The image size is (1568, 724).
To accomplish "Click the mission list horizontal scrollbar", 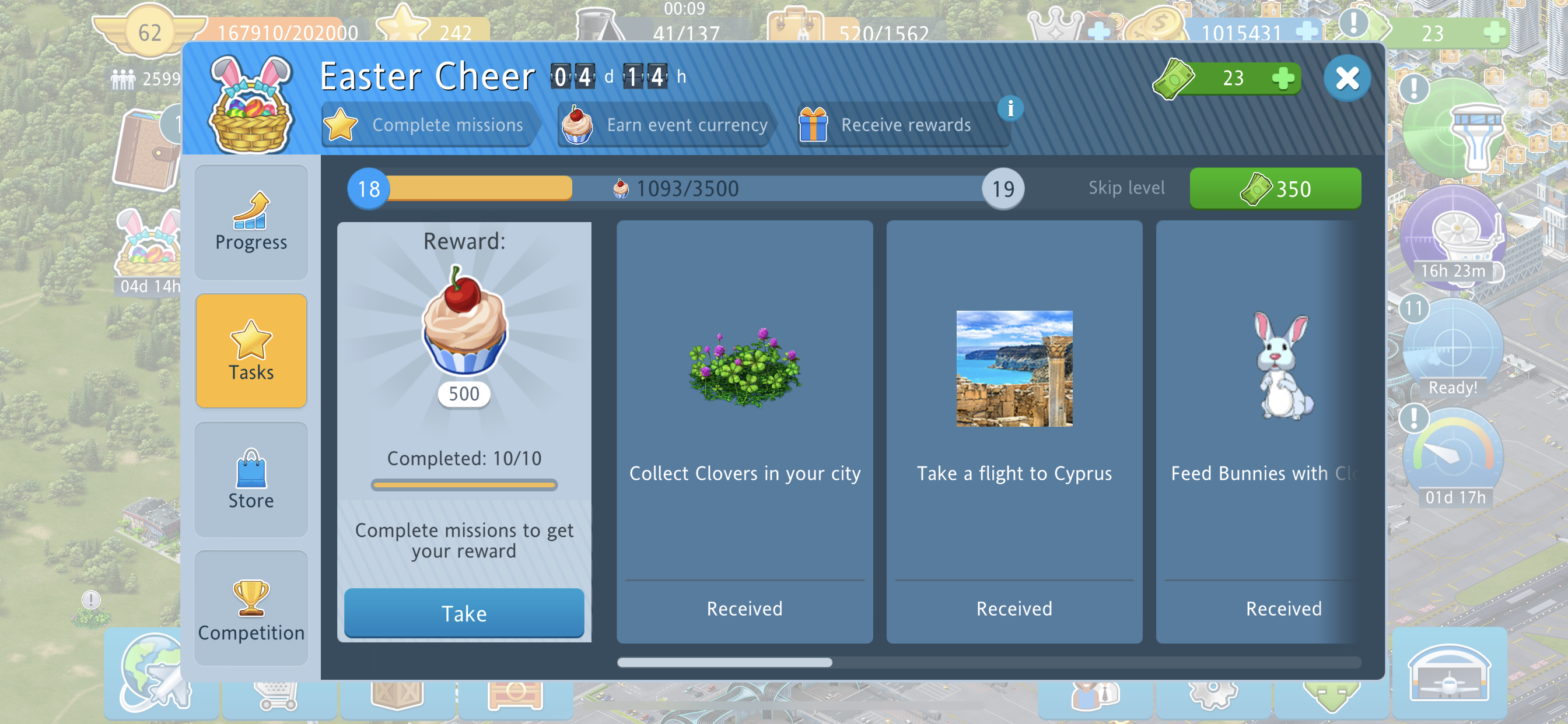I will tap(724, 662).
